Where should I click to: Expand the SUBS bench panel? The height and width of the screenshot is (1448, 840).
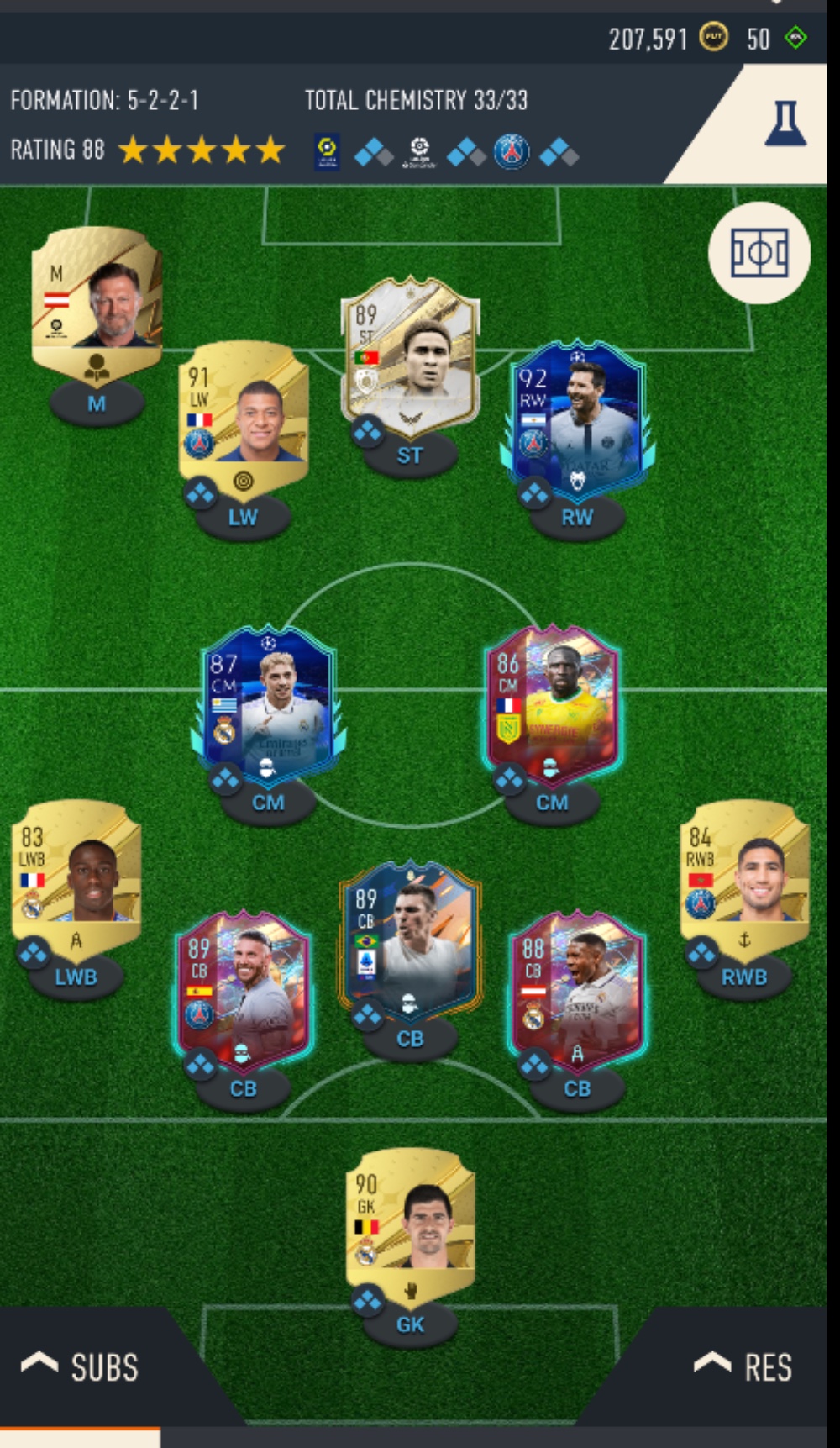81,1367
